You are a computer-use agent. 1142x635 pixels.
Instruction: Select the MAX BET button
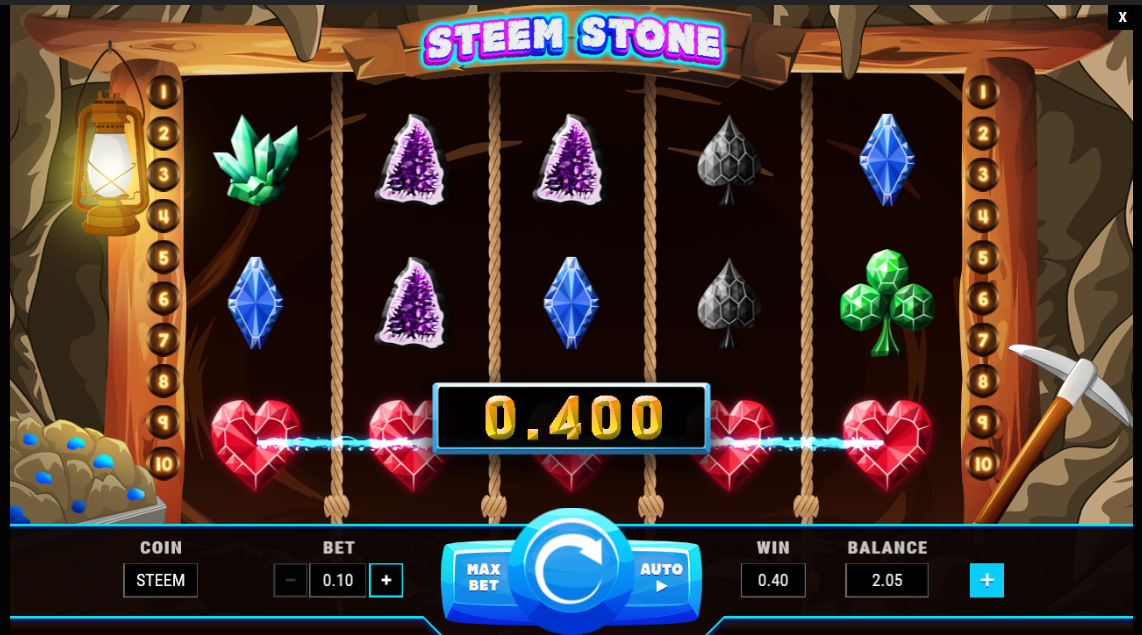click(x=483, y=577)
